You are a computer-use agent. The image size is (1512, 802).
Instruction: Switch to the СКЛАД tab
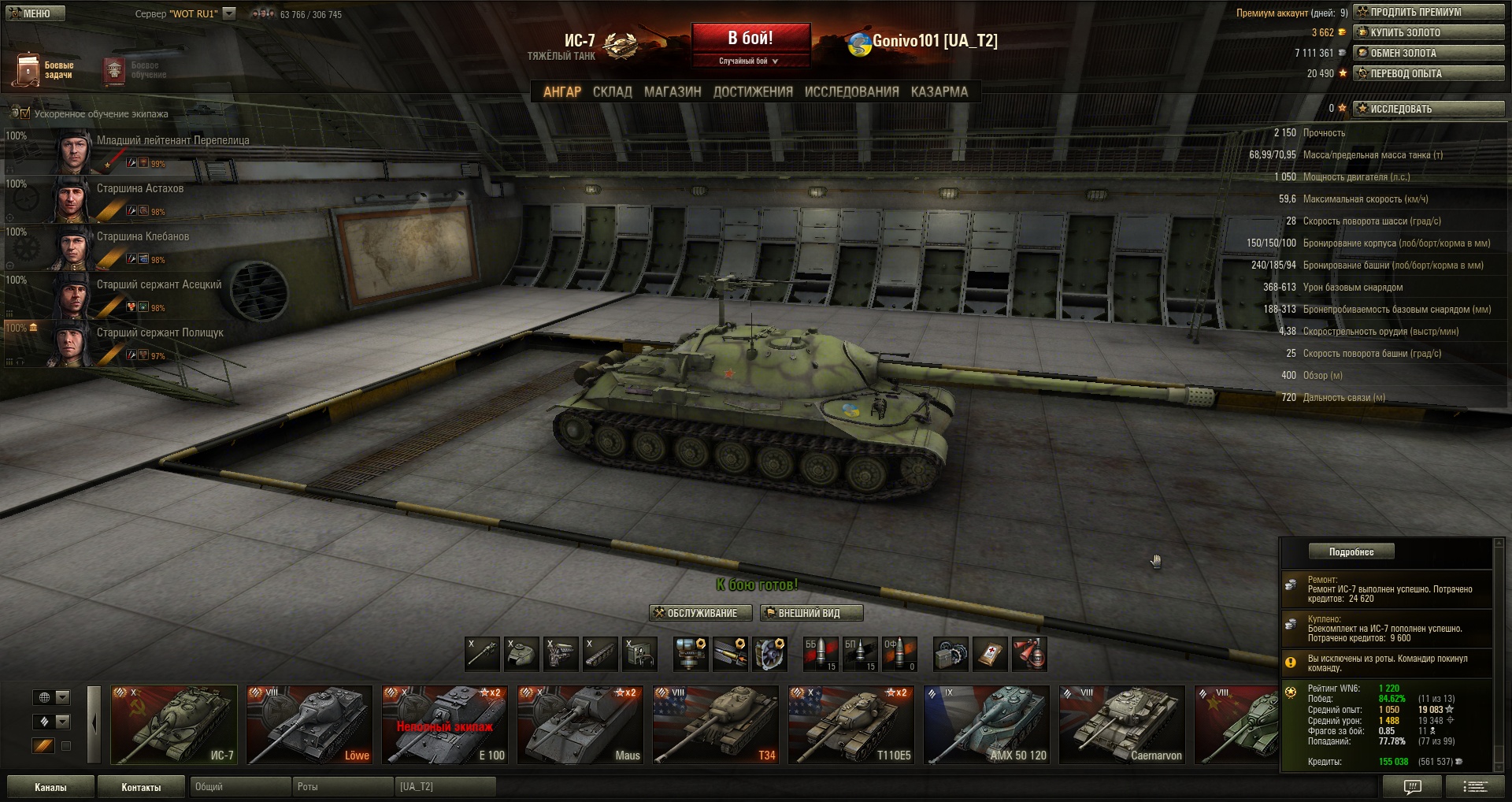(612, 91)
